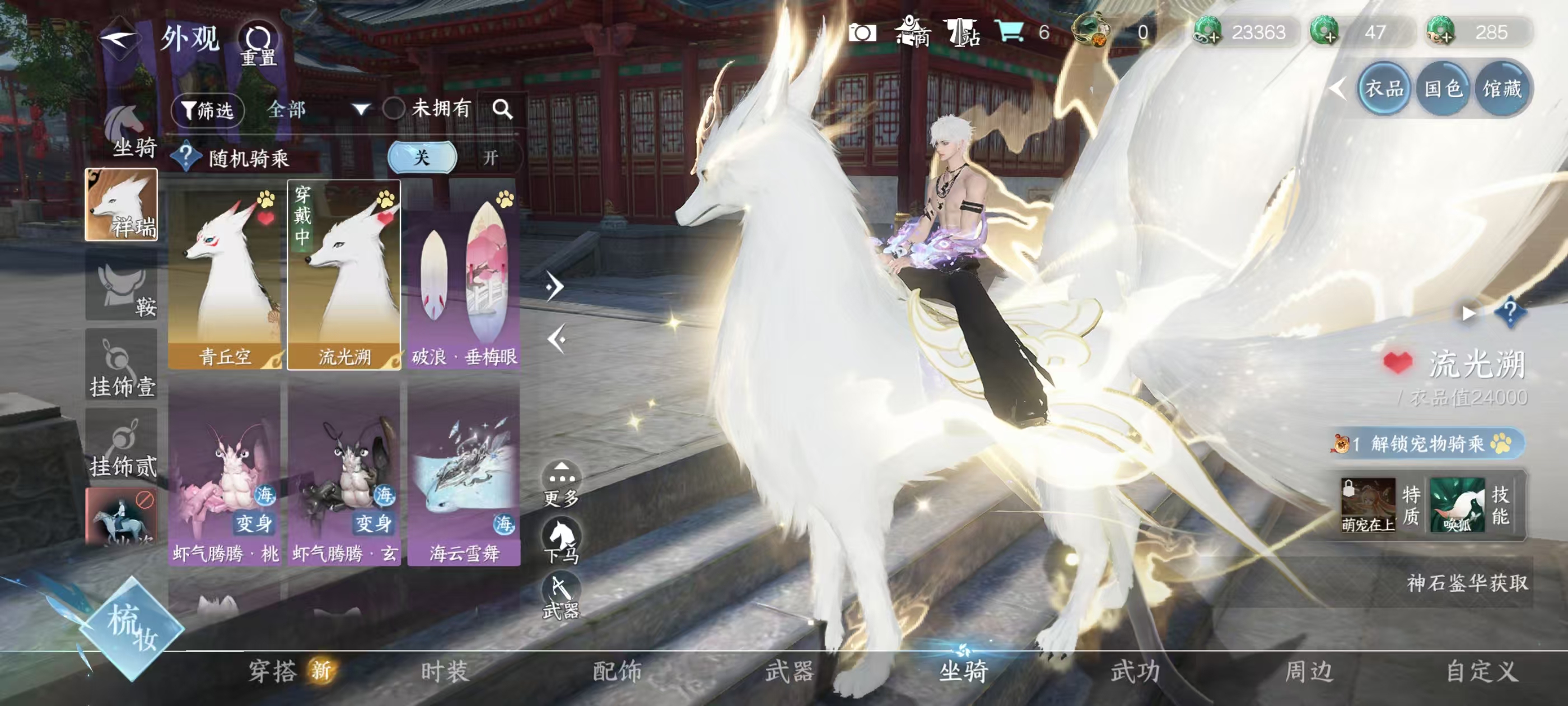
Task: Toggle the 未拥有 unowned filter
Action: 394,109
